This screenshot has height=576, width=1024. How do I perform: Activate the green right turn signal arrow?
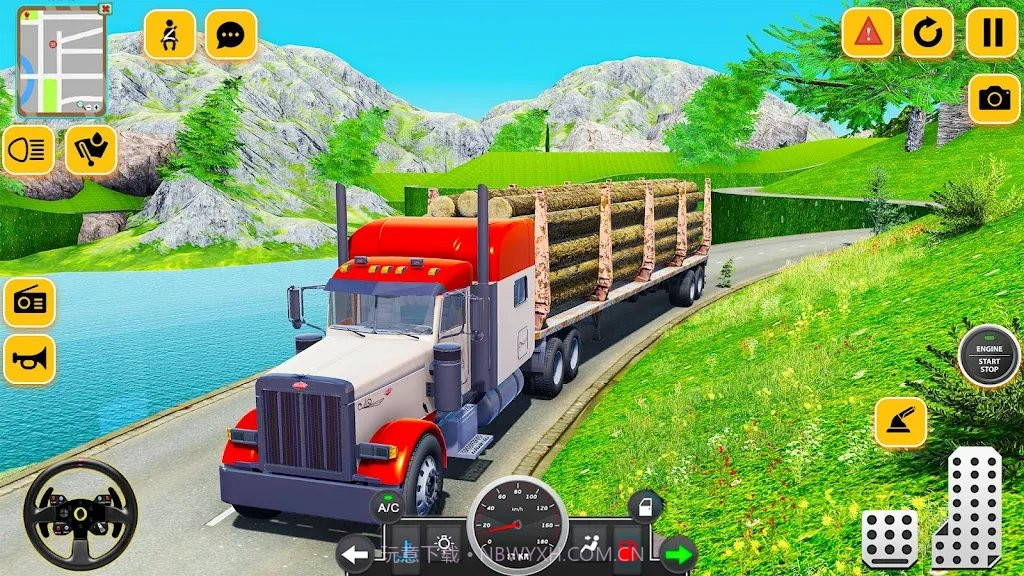679,553
